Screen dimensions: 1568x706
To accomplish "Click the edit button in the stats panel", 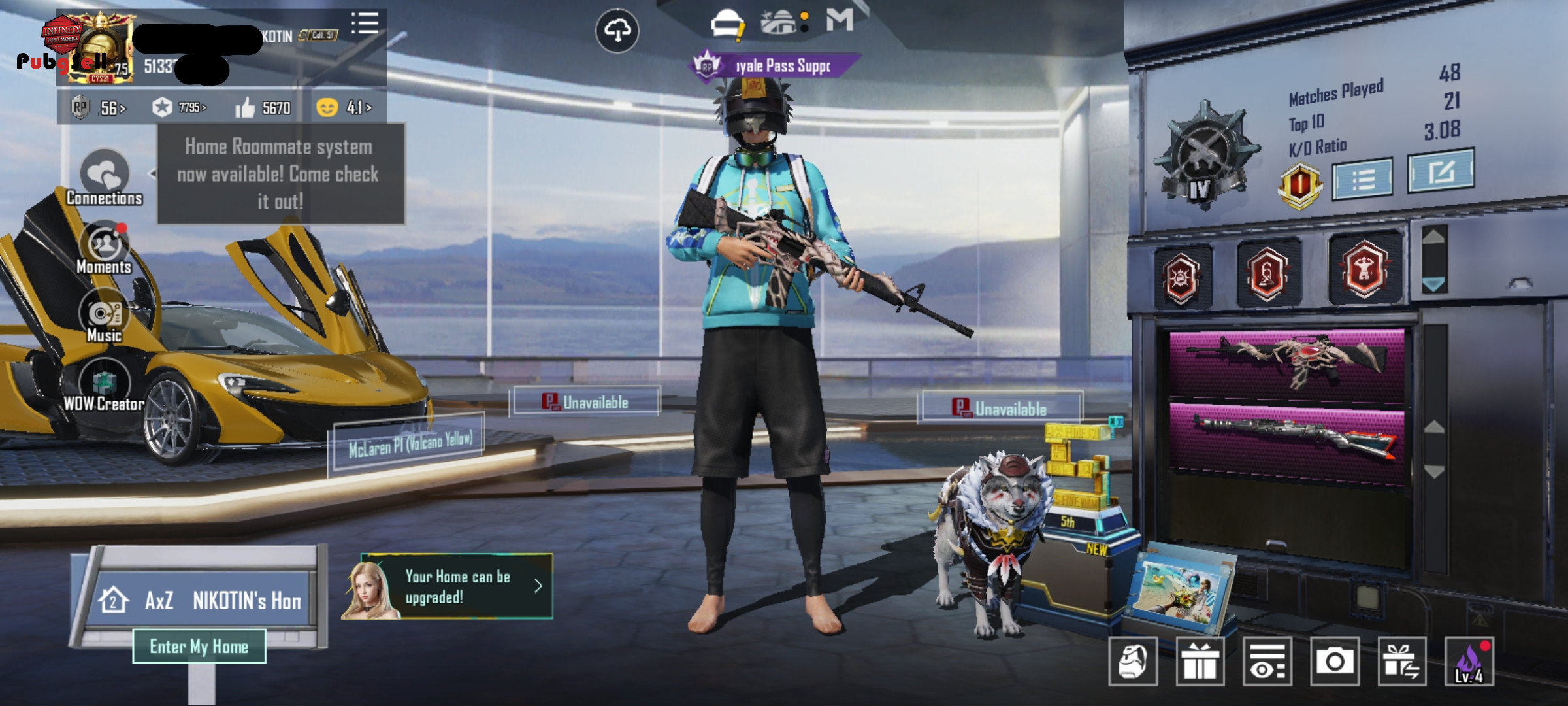I will (x=1440, y=171).
